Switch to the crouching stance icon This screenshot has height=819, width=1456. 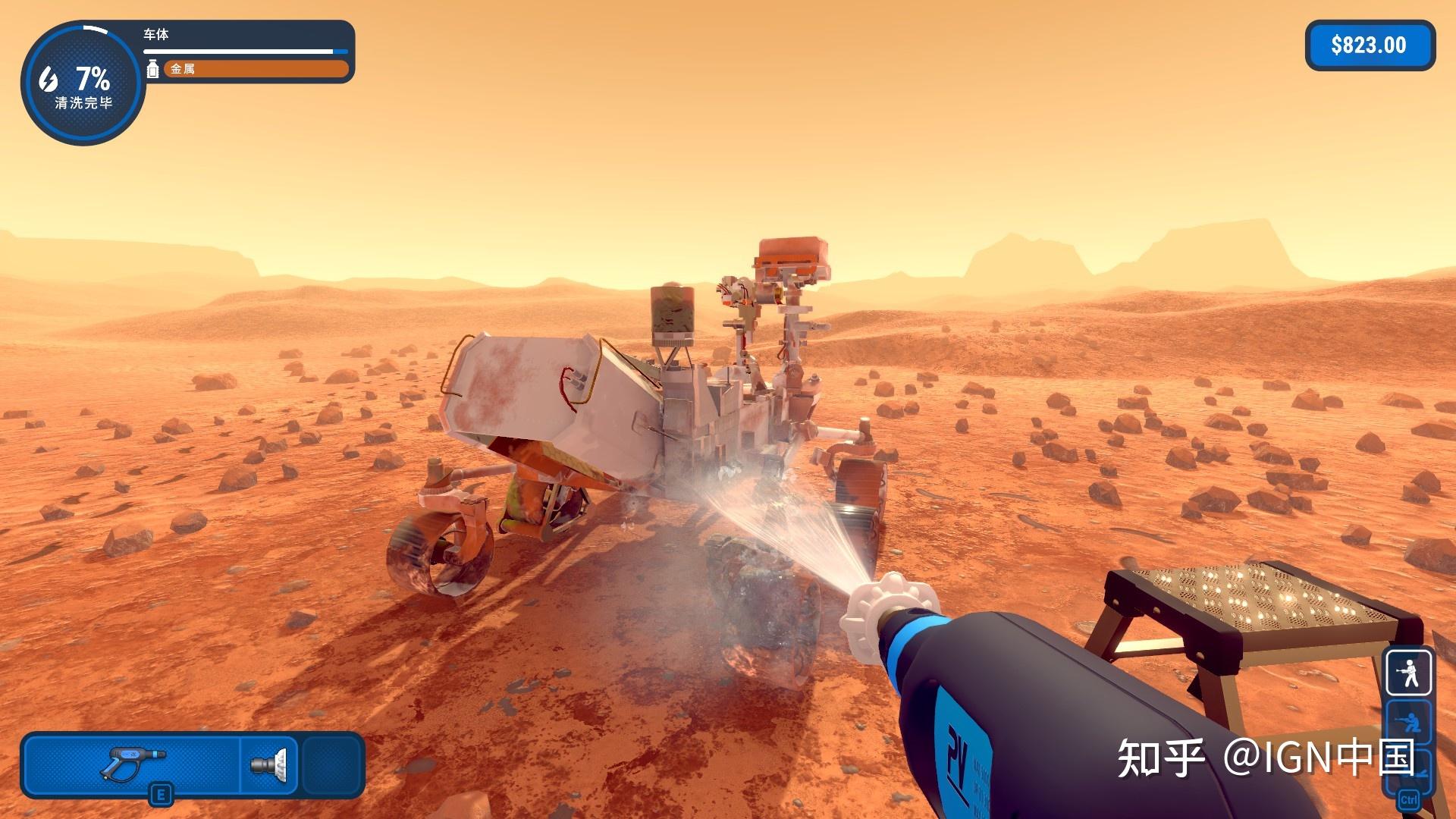(x=1409, y=723)
